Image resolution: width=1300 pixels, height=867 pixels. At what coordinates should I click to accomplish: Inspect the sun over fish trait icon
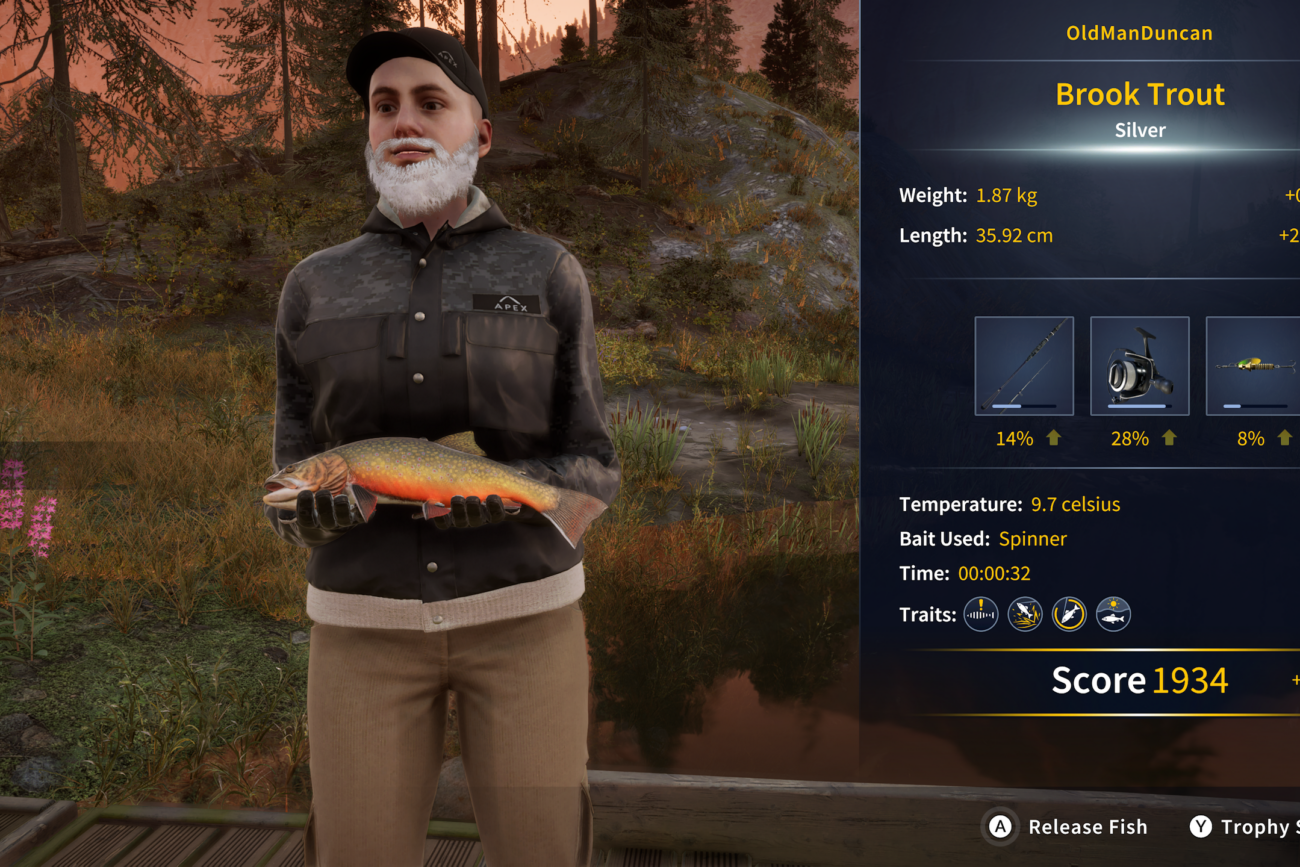1113,614
